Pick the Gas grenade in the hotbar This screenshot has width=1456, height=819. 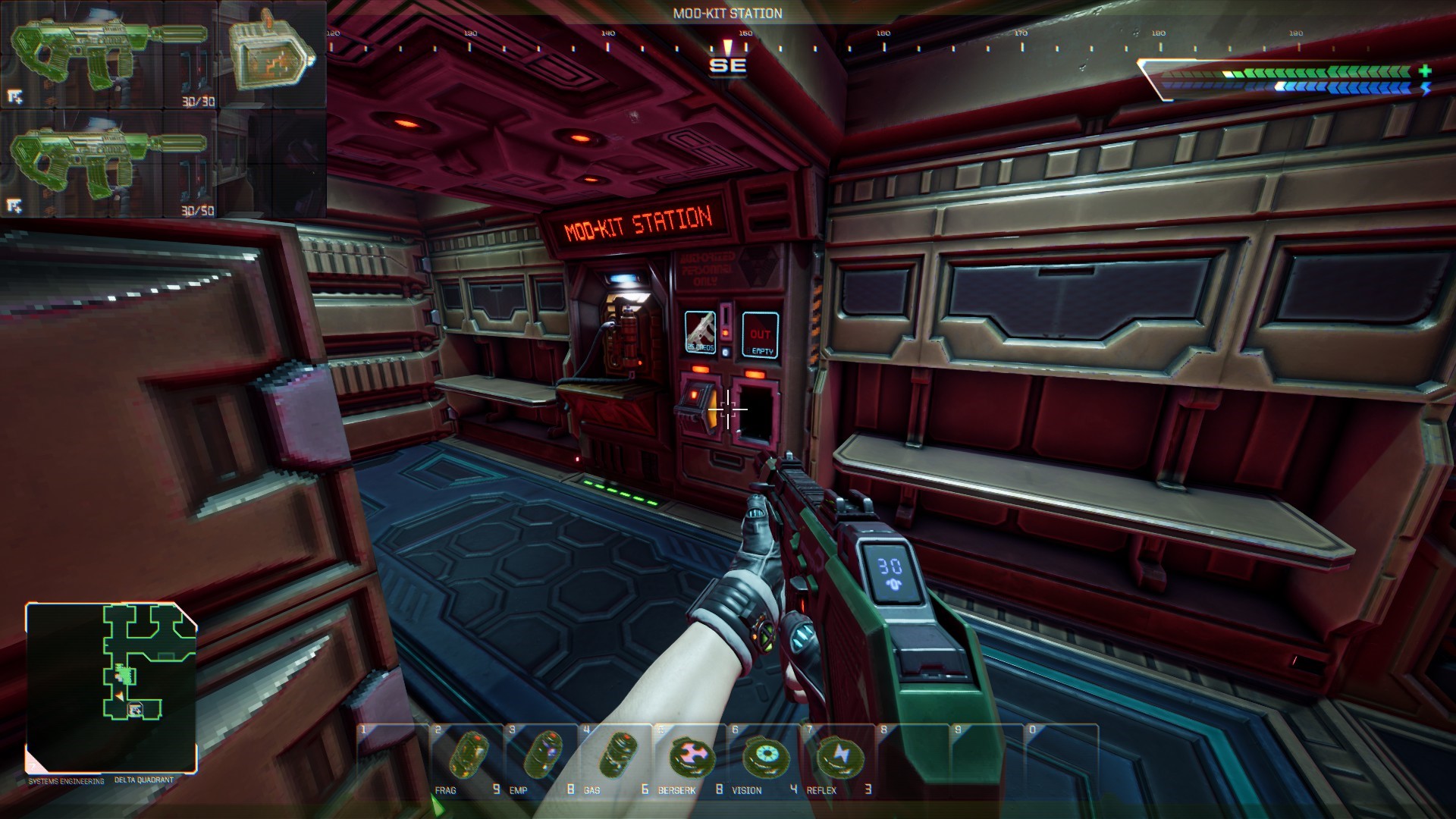[x=615, y=758]
